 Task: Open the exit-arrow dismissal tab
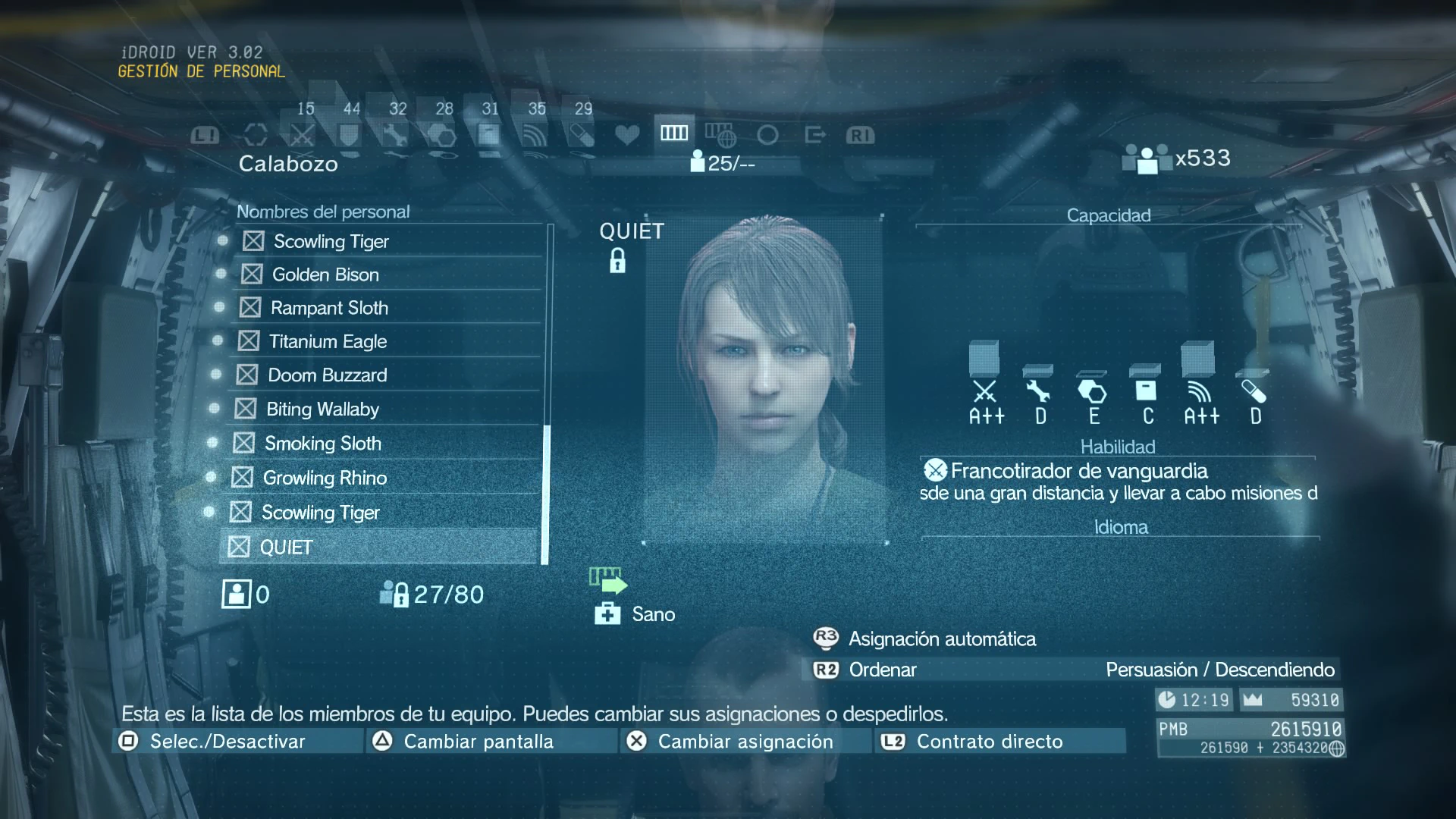point(814,135)
